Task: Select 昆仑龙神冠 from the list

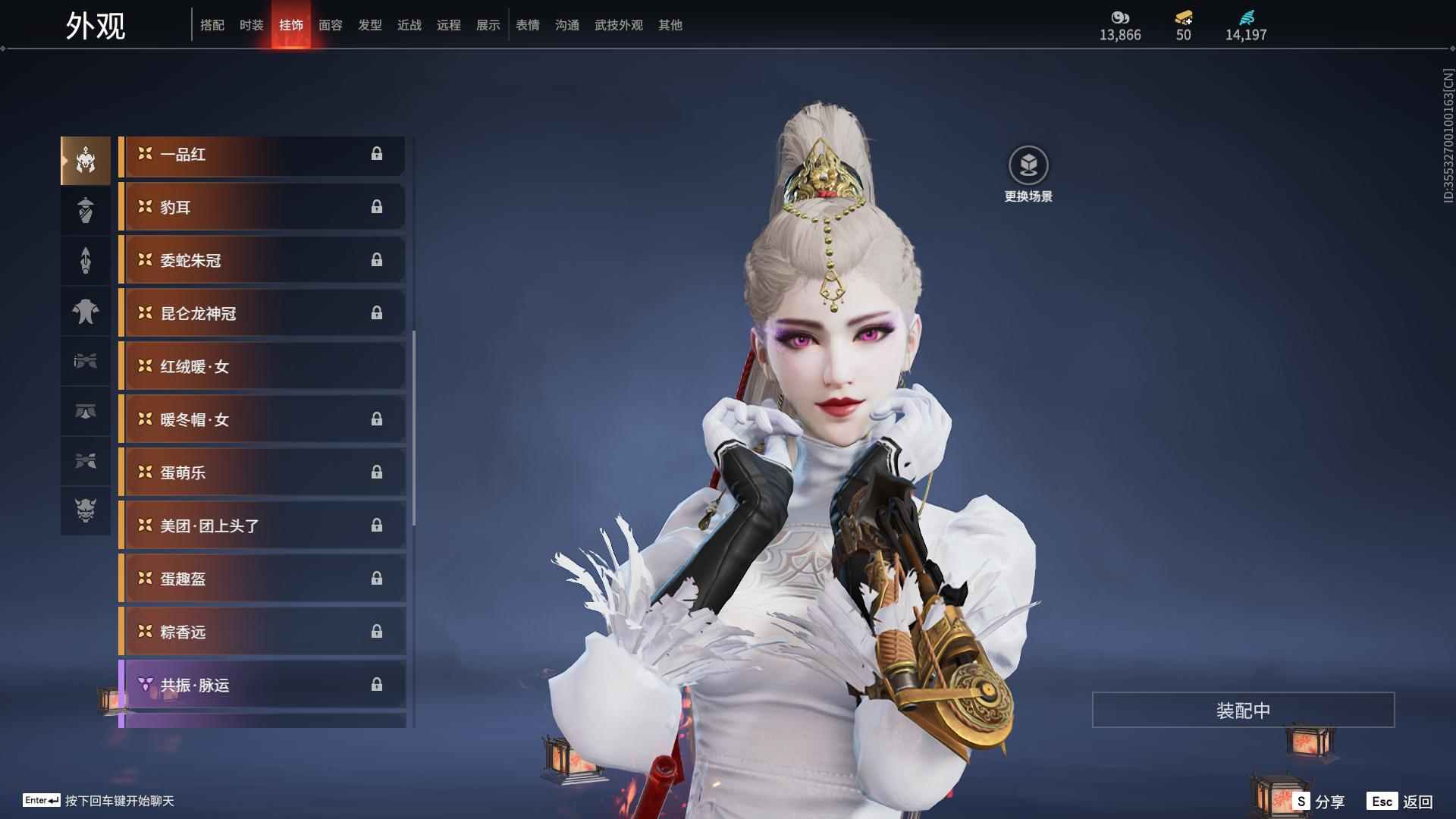Action: click(262, 314)
